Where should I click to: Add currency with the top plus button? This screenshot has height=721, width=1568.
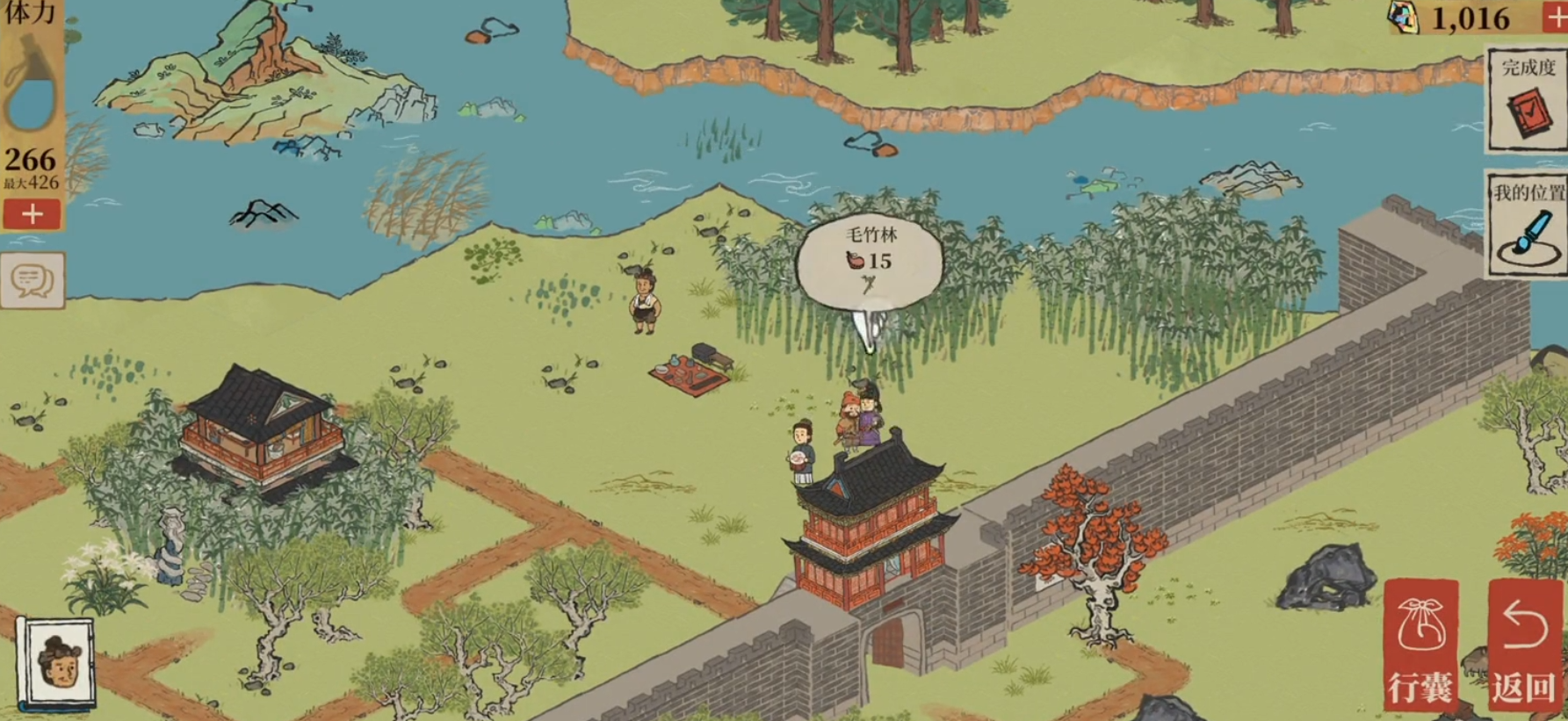pos(1556,18)
